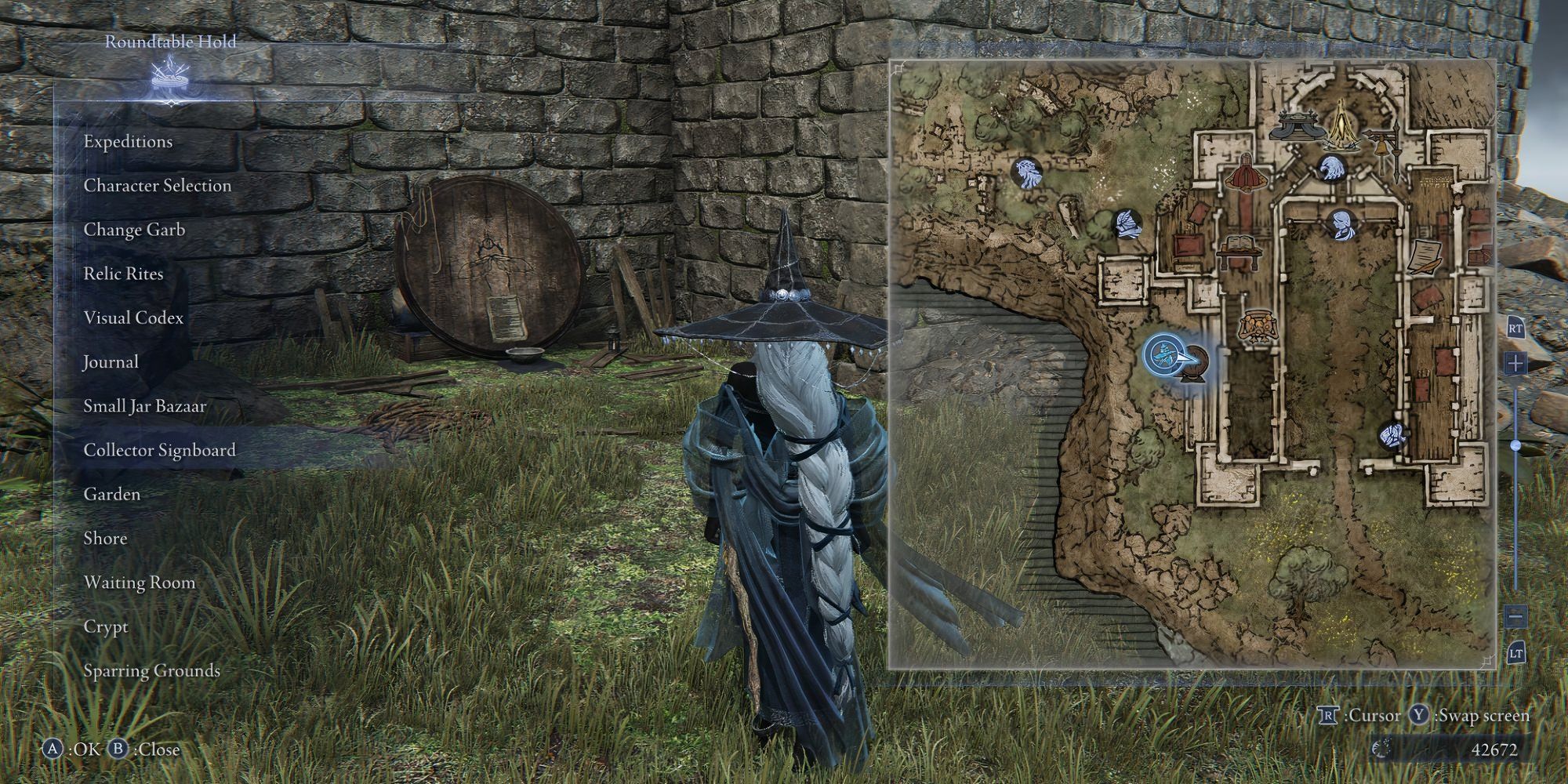Open the Waiting Room entry
Image resolution: width=1568 pixels, height=784 pixels.
point(140,583)
